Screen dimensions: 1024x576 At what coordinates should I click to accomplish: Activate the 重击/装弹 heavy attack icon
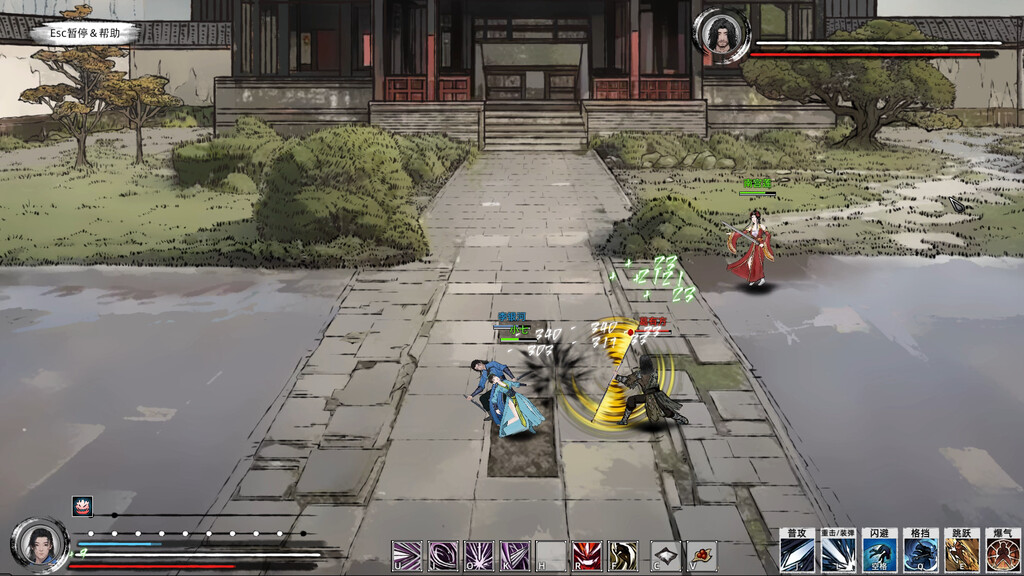pos(838,551)
